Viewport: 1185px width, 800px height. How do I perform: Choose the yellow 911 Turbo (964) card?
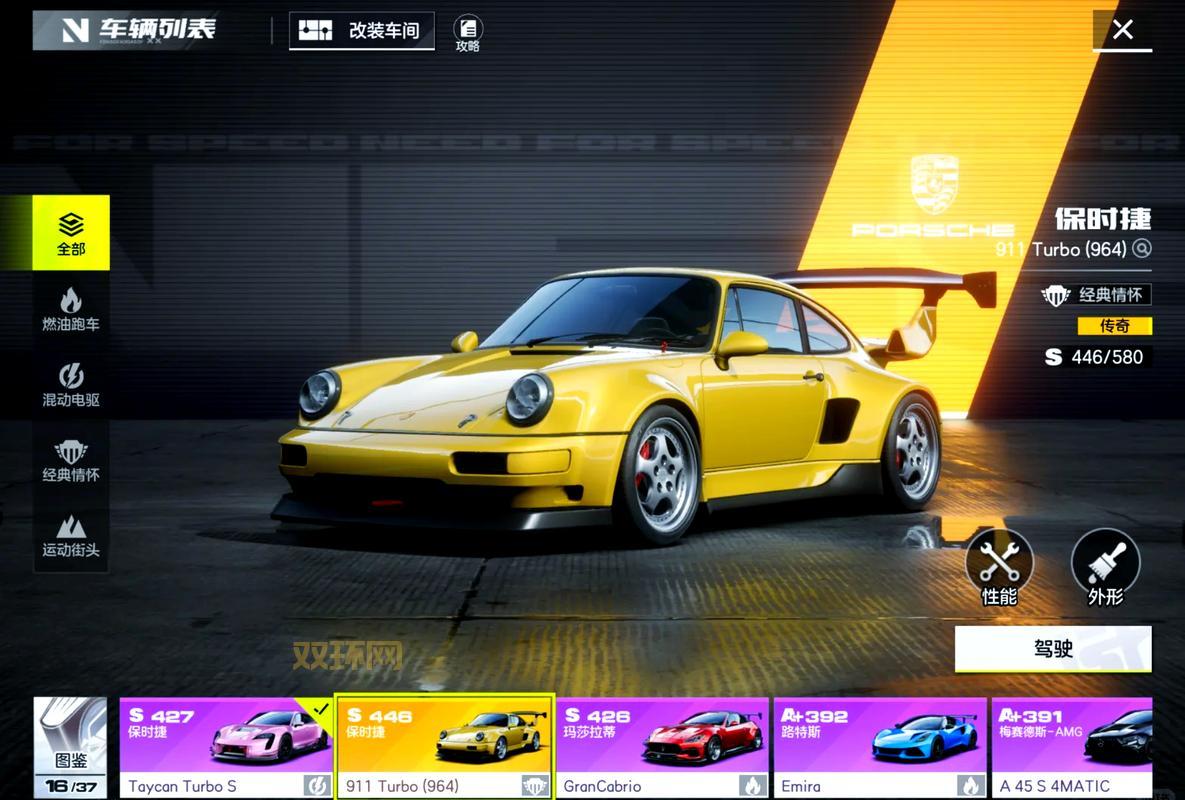tap(444, 747)
